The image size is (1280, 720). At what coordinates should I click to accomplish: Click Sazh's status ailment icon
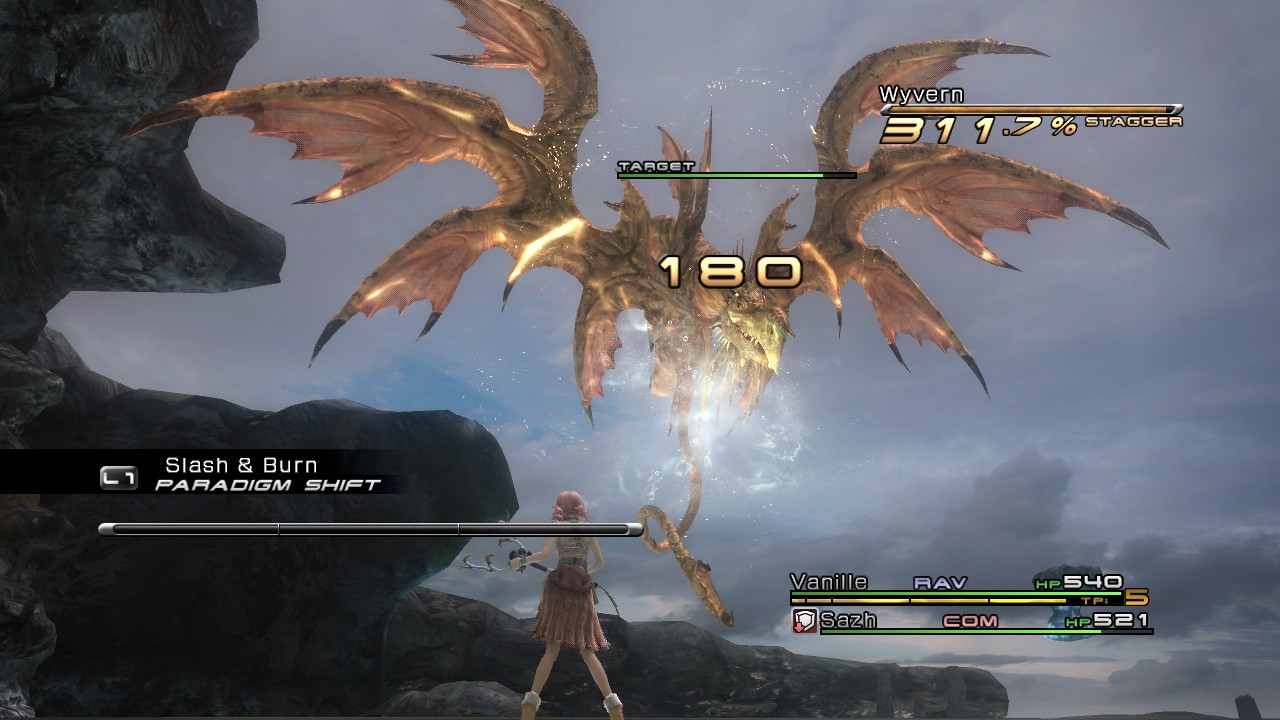(x=805, y=621)
